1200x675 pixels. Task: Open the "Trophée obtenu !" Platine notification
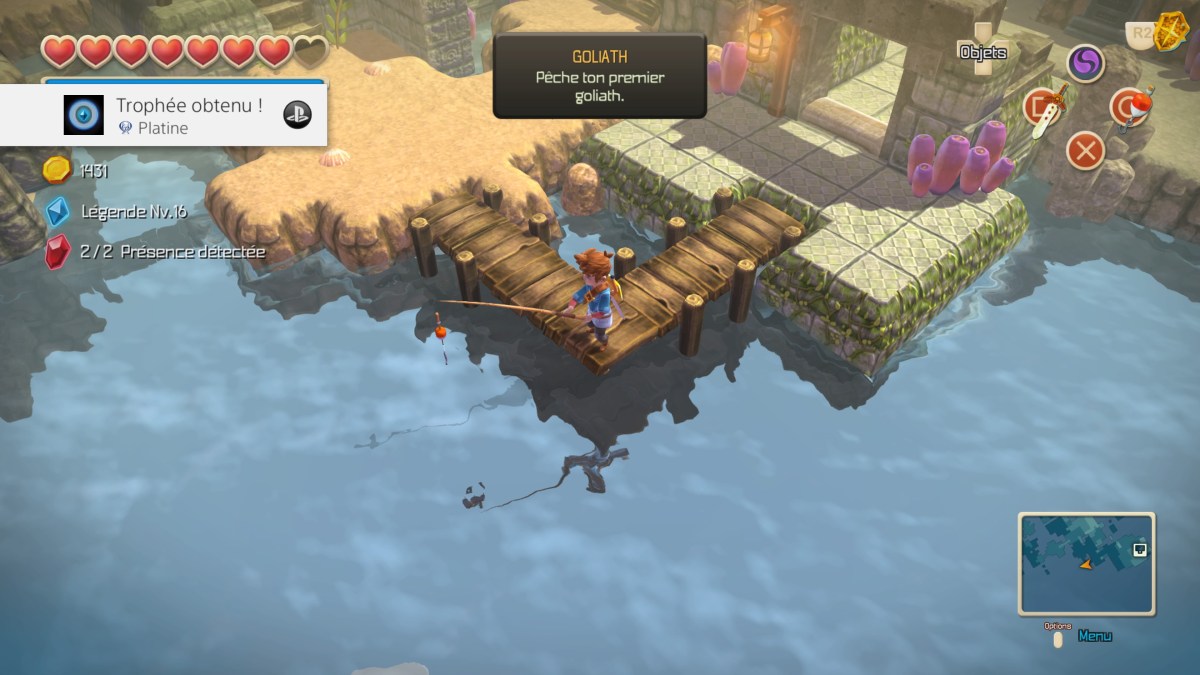click(x=163, y=115)
